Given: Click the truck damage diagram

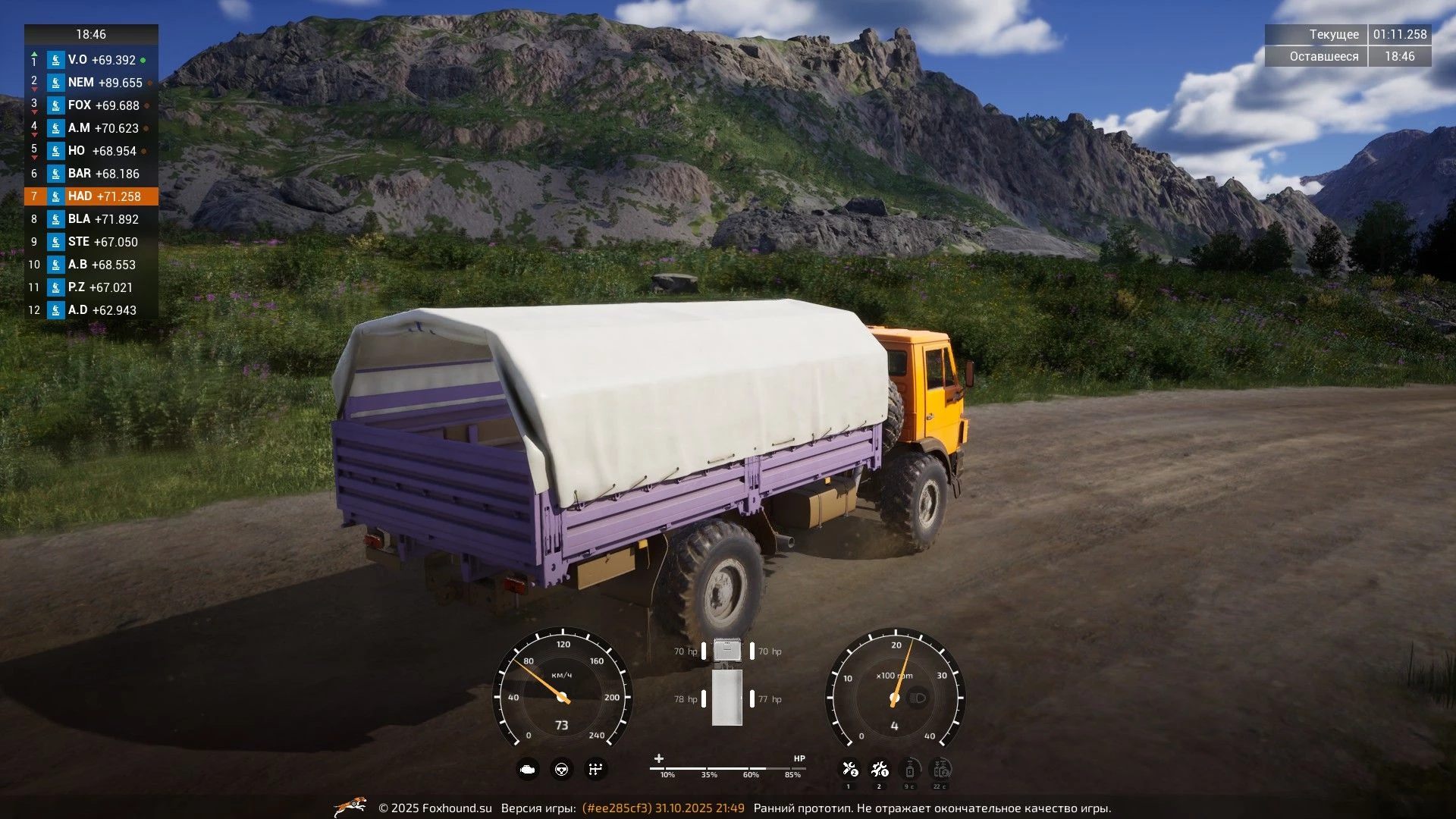Looking at the screenshot, I should pyautogui.click(x=727, y=682).
